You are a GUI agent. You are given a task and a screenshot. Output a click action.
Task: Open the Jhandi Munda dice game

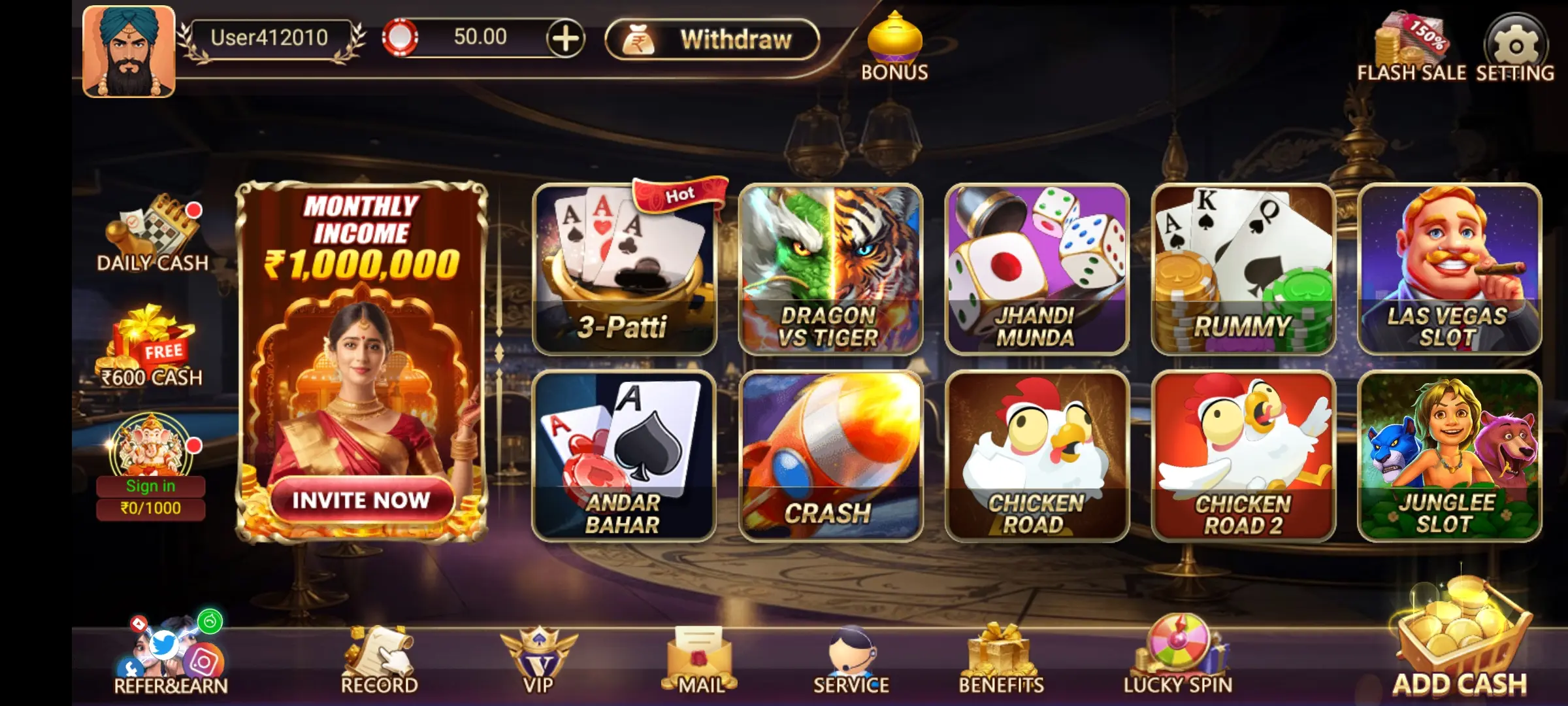coord(1036,269)
